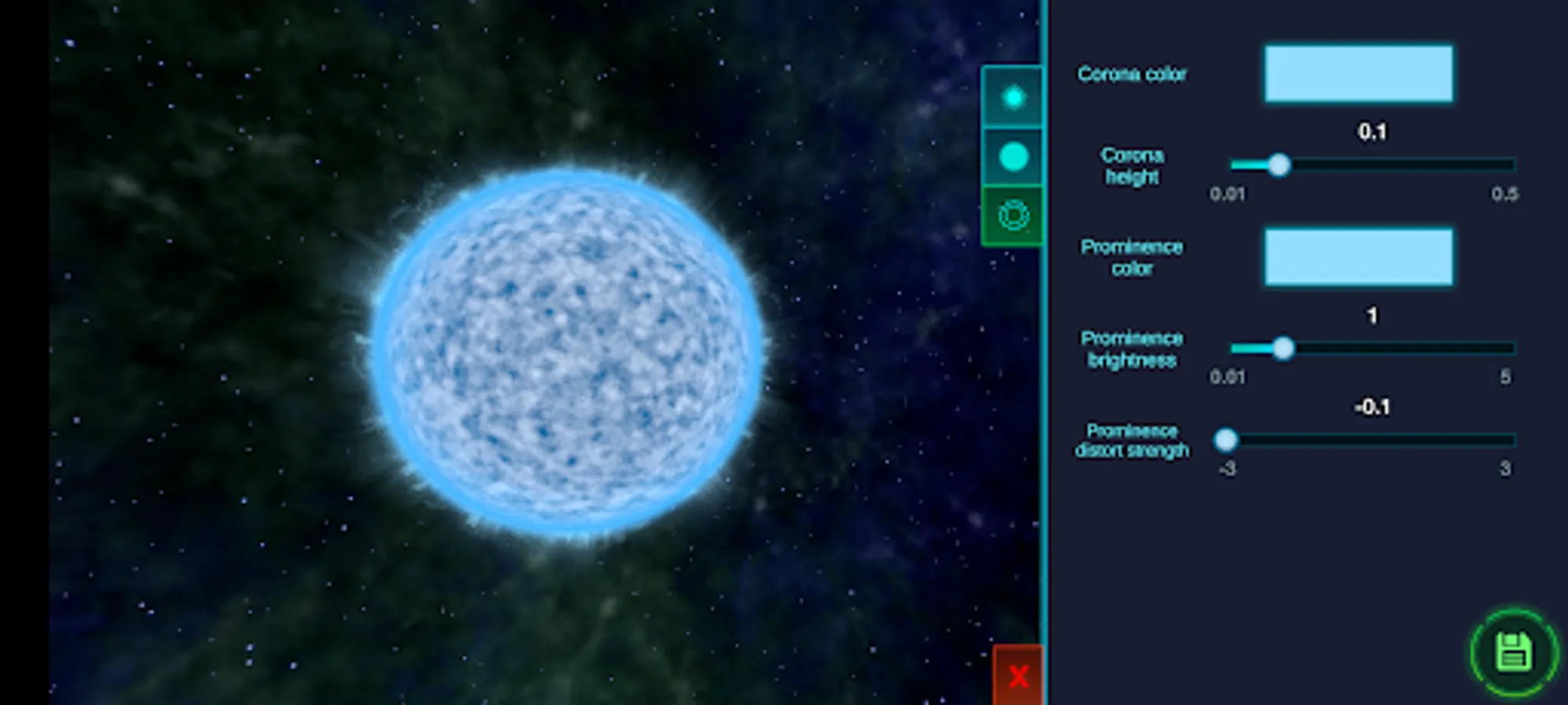Click near 0.5 on Corona height slider
The width and height of the screenshot is (1568, 705).
(1507, 164)
